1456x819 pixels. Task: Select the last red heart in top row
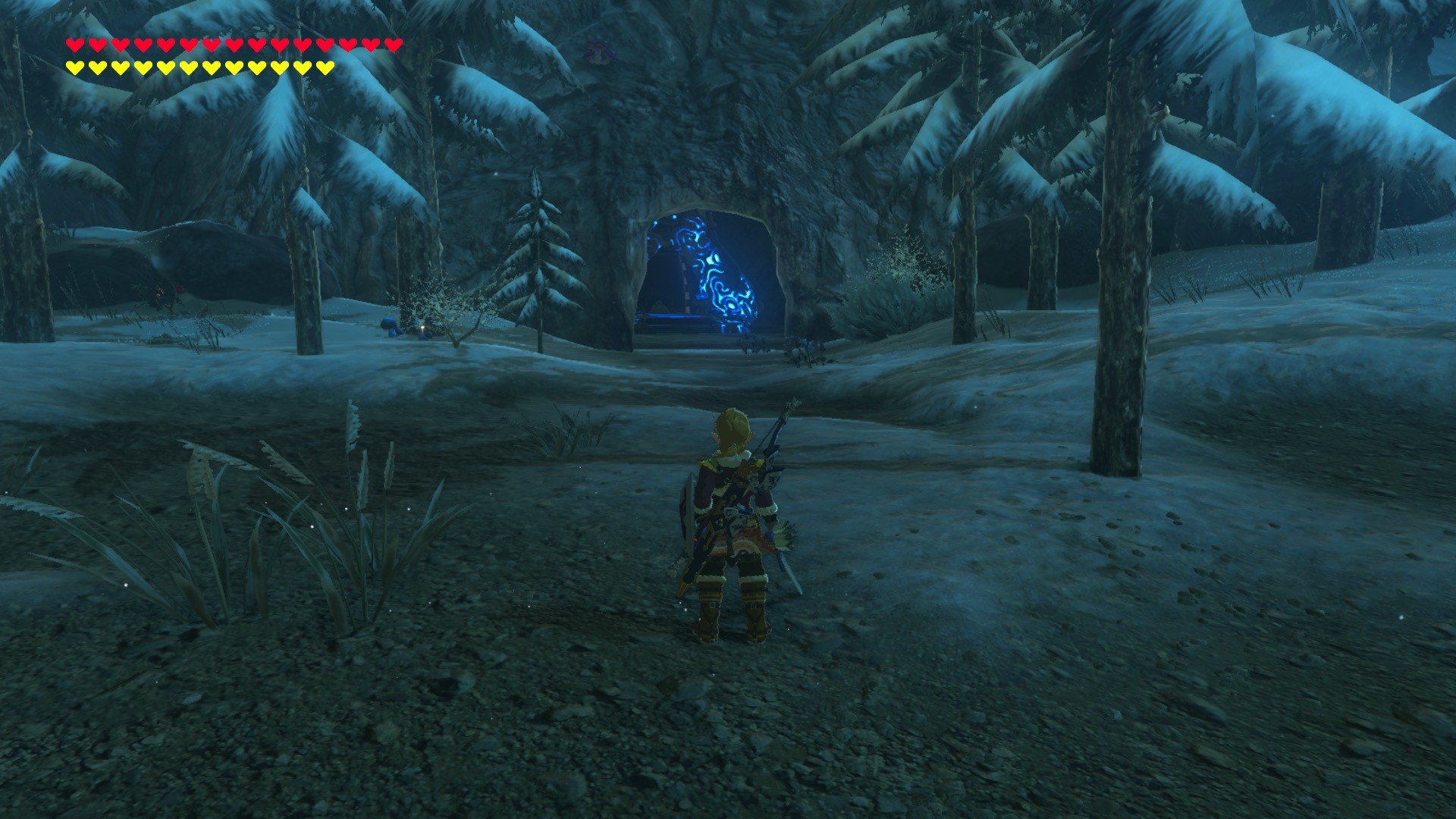(x=393, y=44)
